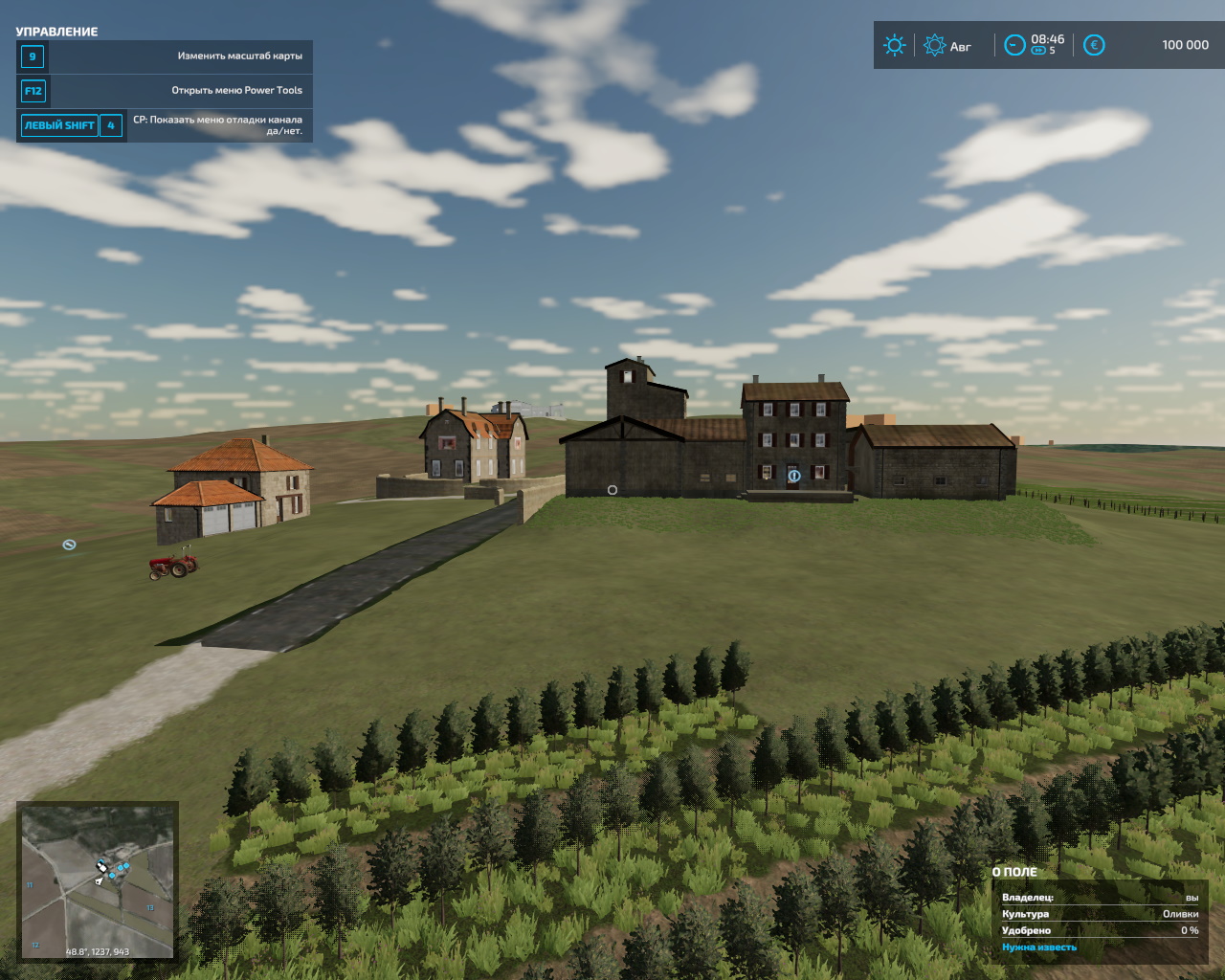The width and height of the screenshot is (1225, 980).
Task: Open finances via the euro icon
Action: click(x=1093, y=44)
